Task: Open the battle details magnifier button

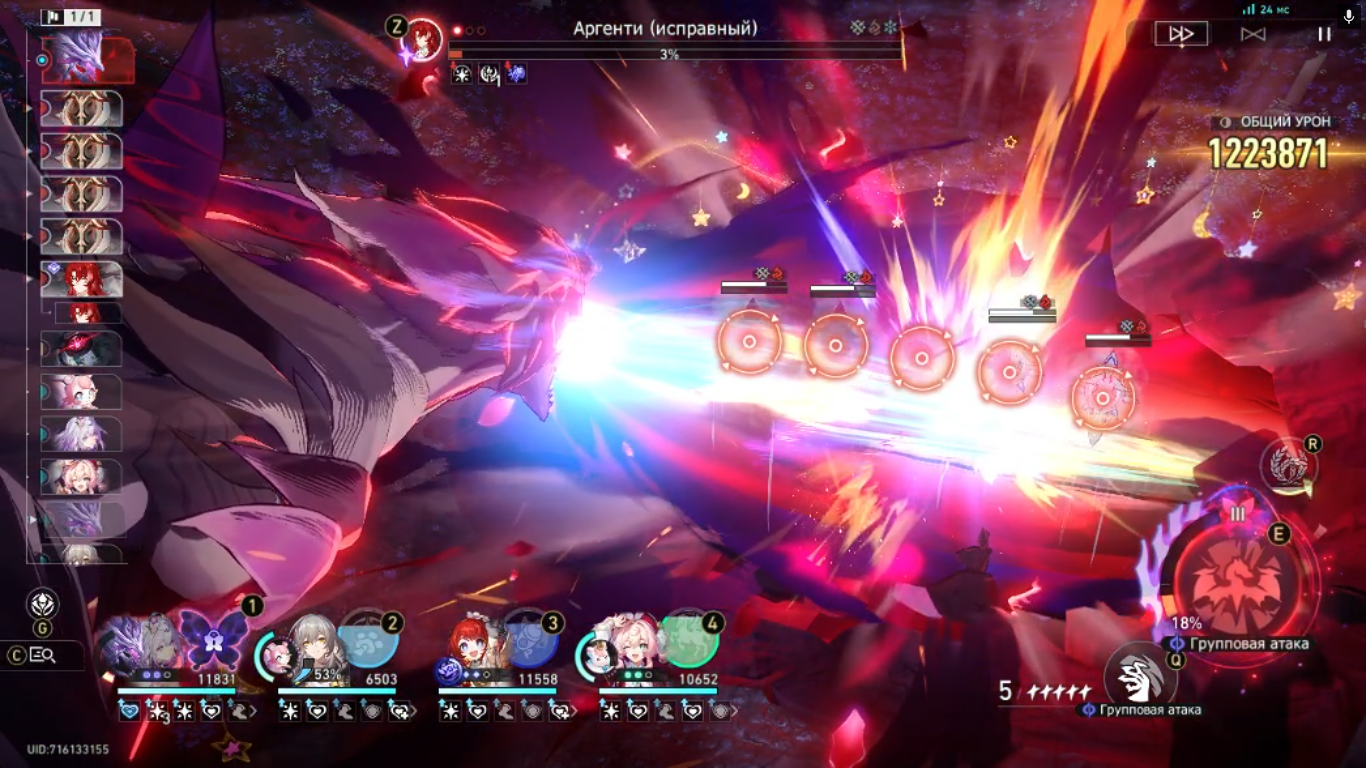Action: (42, 655)
